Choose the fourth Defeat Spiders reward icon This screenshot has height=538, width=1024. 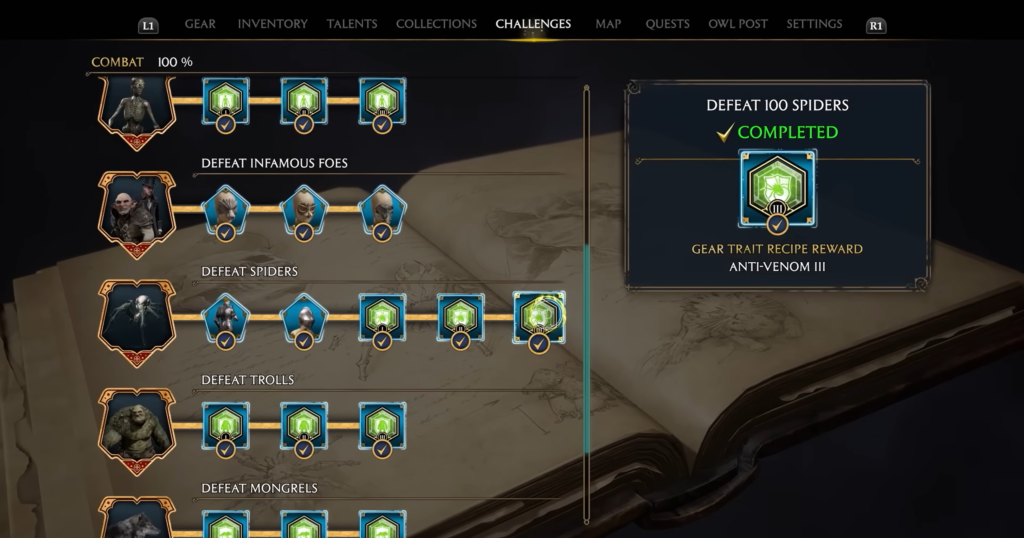click(x=460, y=318)
